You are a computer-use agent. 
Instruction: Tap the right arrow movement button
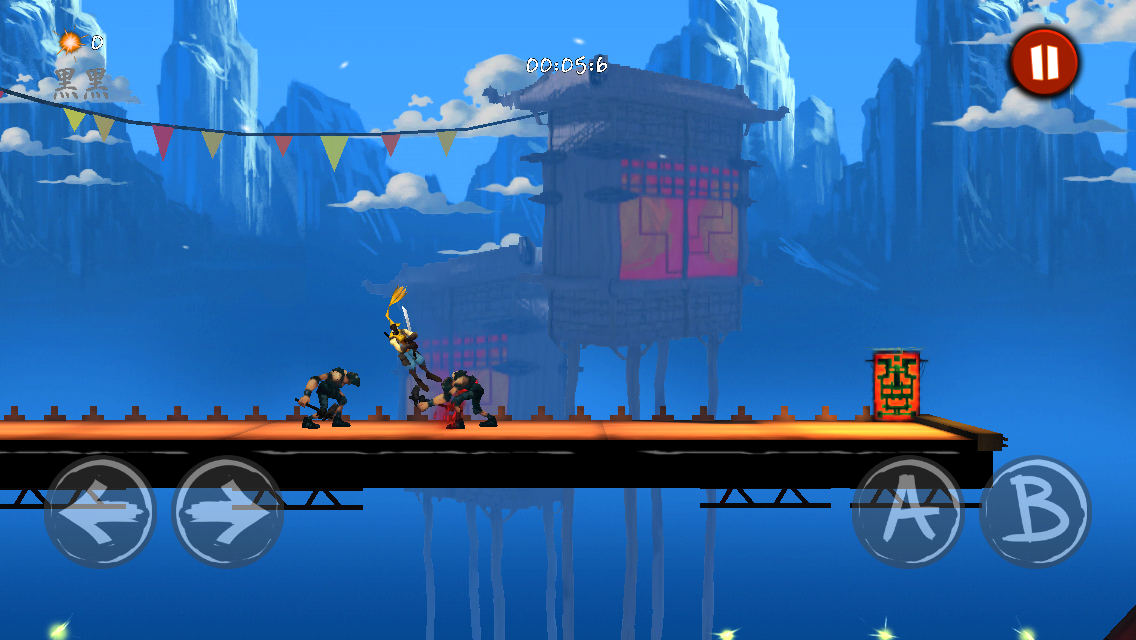pyautogui.click(x=228, y=511)
